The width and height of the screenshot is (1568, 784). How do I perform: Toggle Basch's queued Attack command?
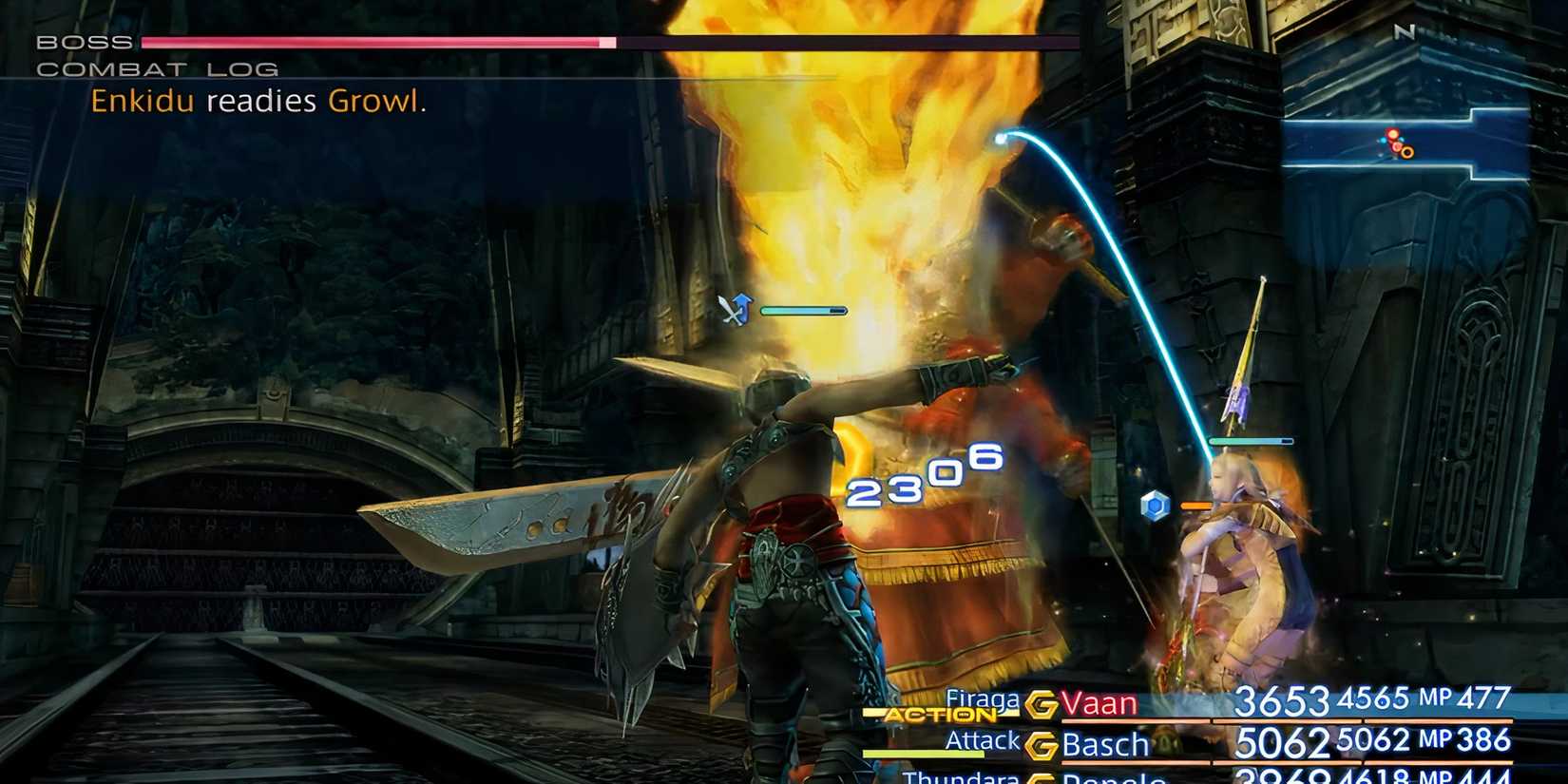point(985,739)
